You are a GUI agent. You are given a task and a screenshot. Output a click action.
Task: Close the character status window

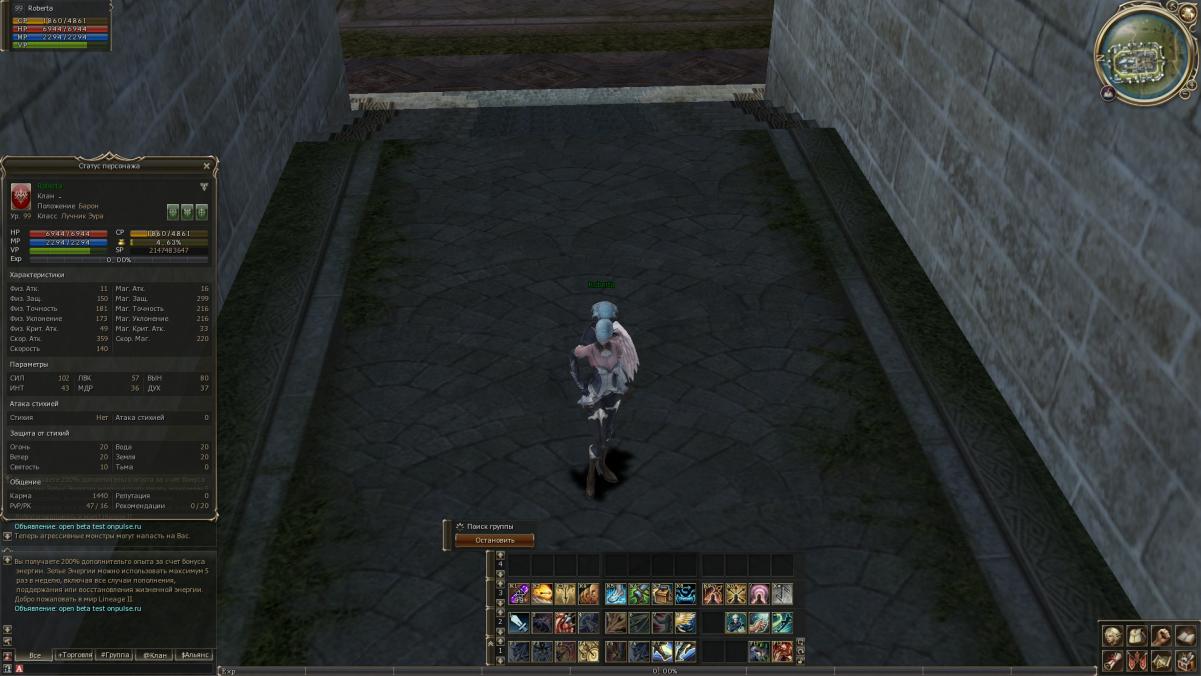pos(207,166)
